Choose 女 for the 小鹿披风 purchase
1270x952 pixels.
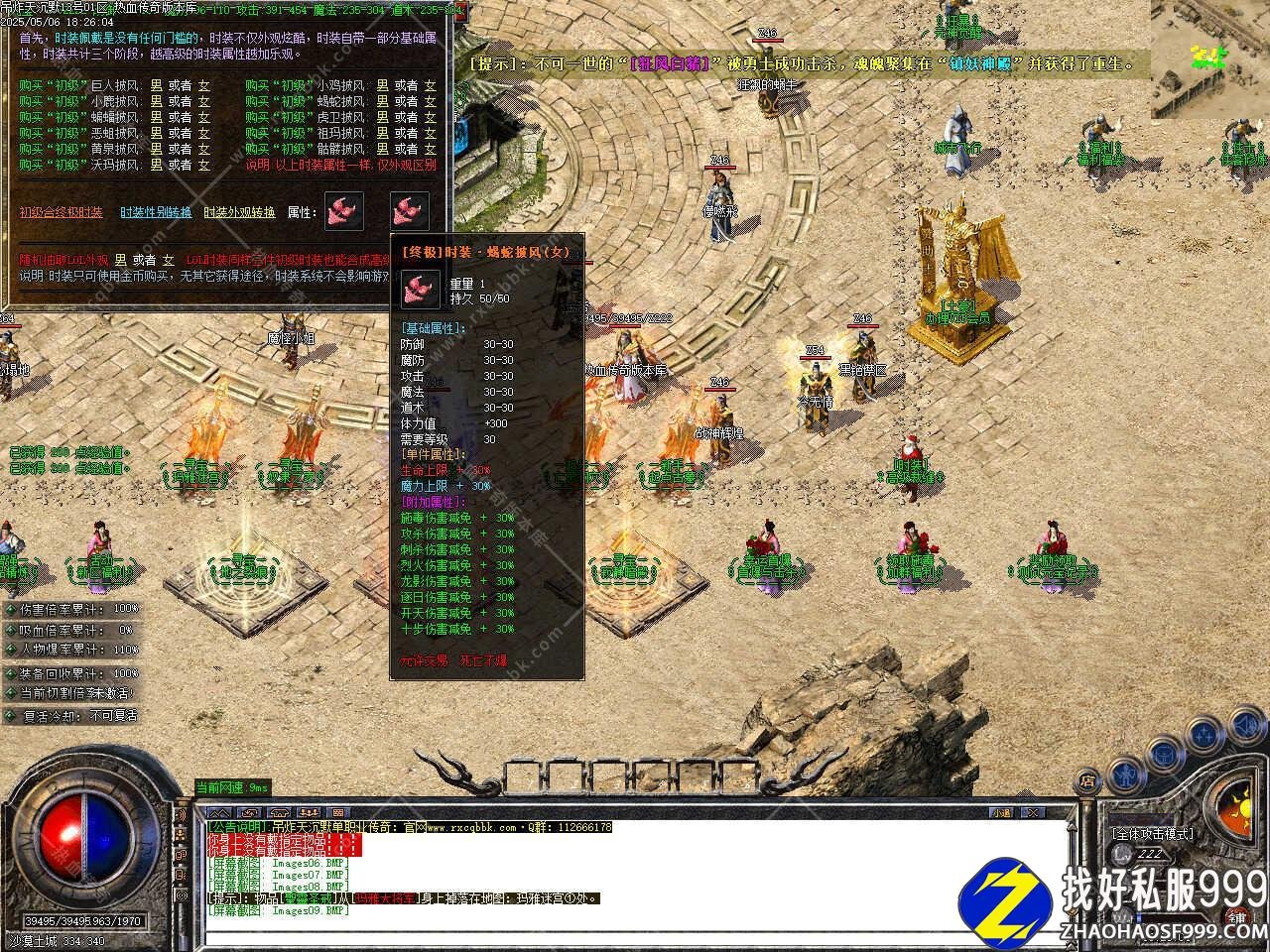pyautogui.click(x=204, y=101)
